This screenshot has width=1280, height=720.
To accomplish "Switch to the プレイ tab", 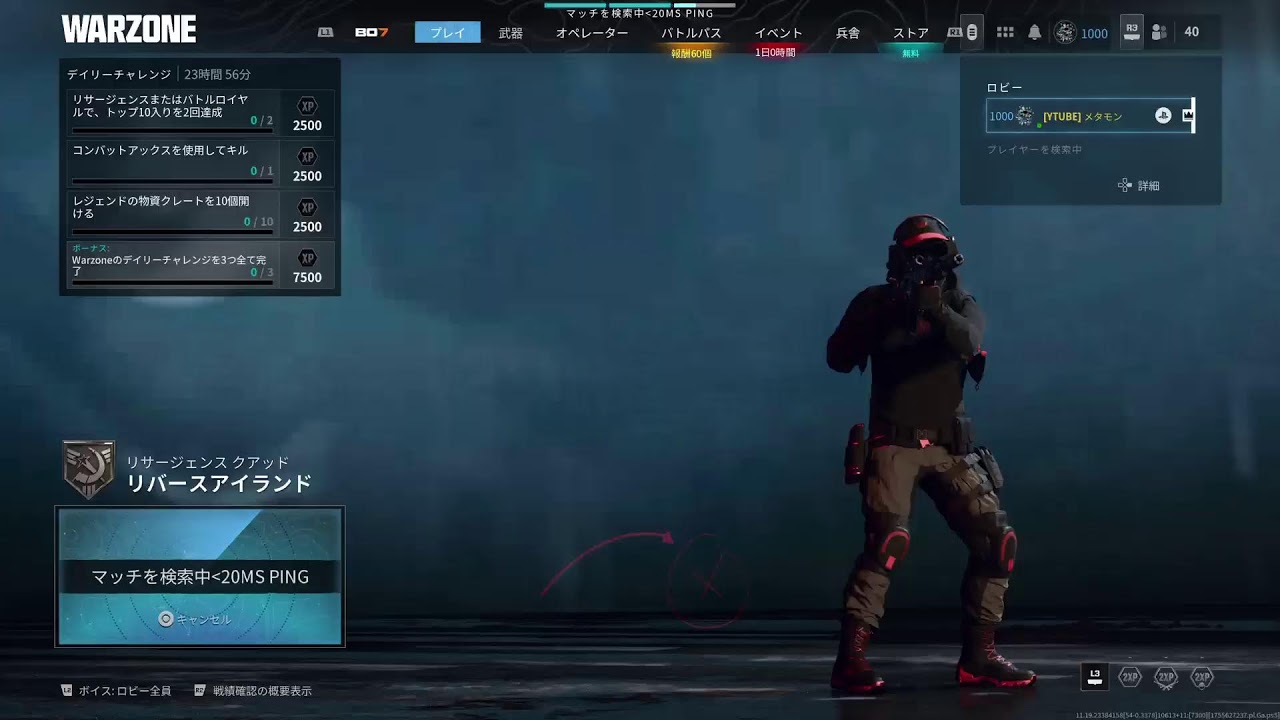I will tap(447, 33).
